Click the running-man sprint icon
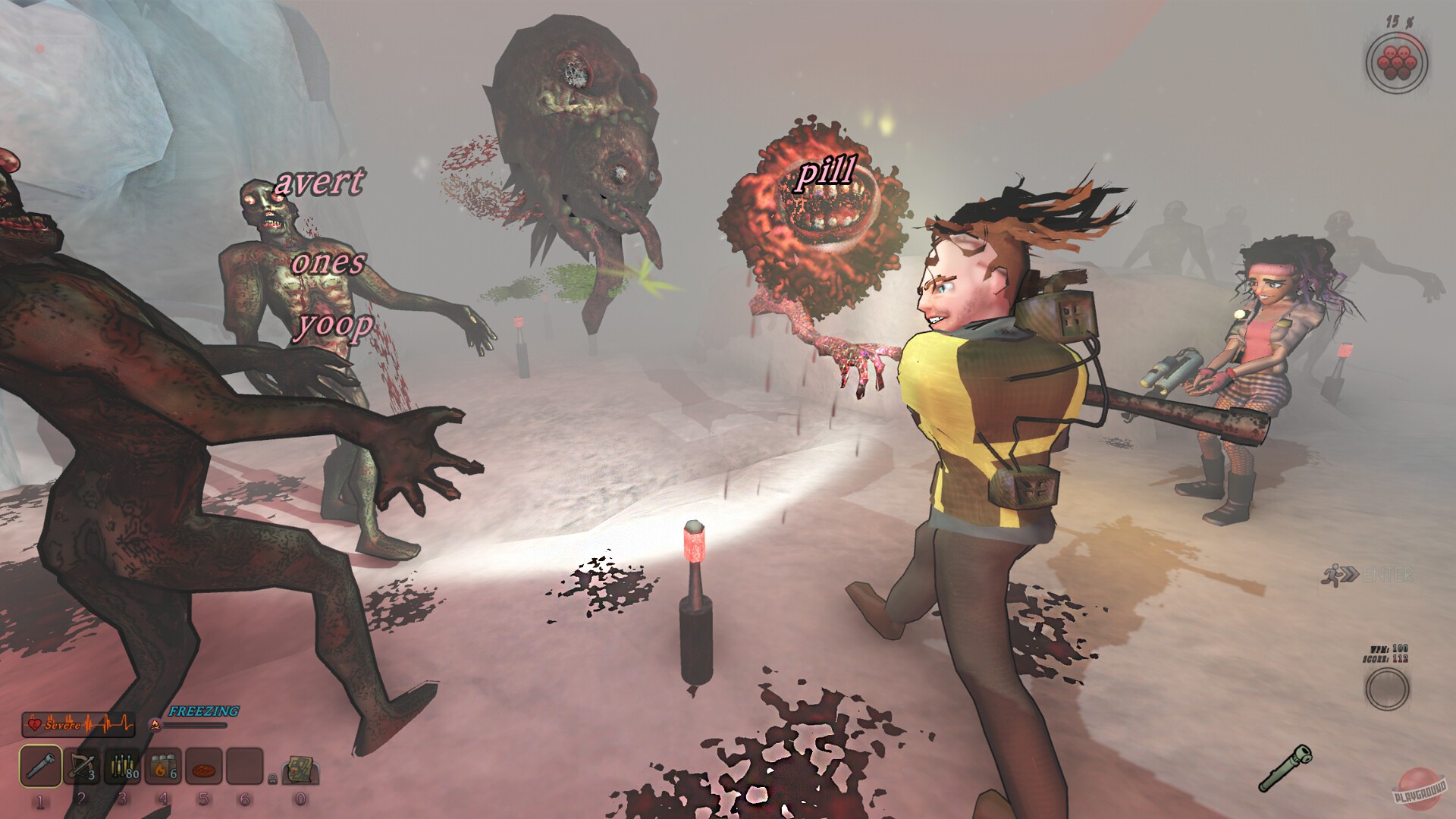The width and height of the screenshot is (1456, 819). click(1334, 573)
